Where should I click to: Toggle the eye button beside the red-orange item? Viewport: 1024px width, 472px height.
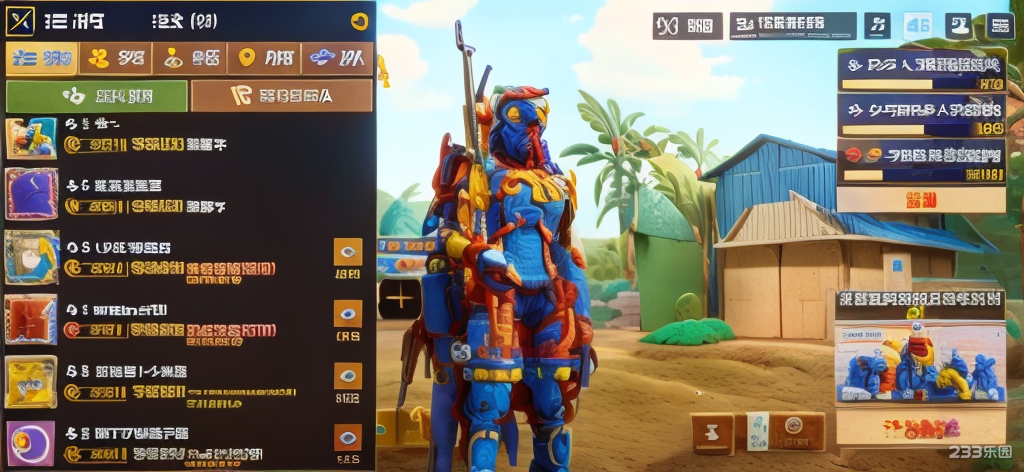point(347,314)
